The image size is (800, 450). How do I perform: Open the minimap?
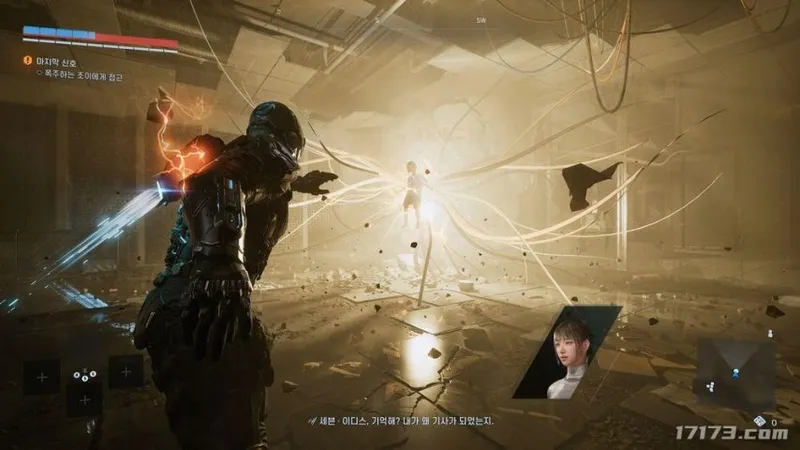tap(735, 373)
